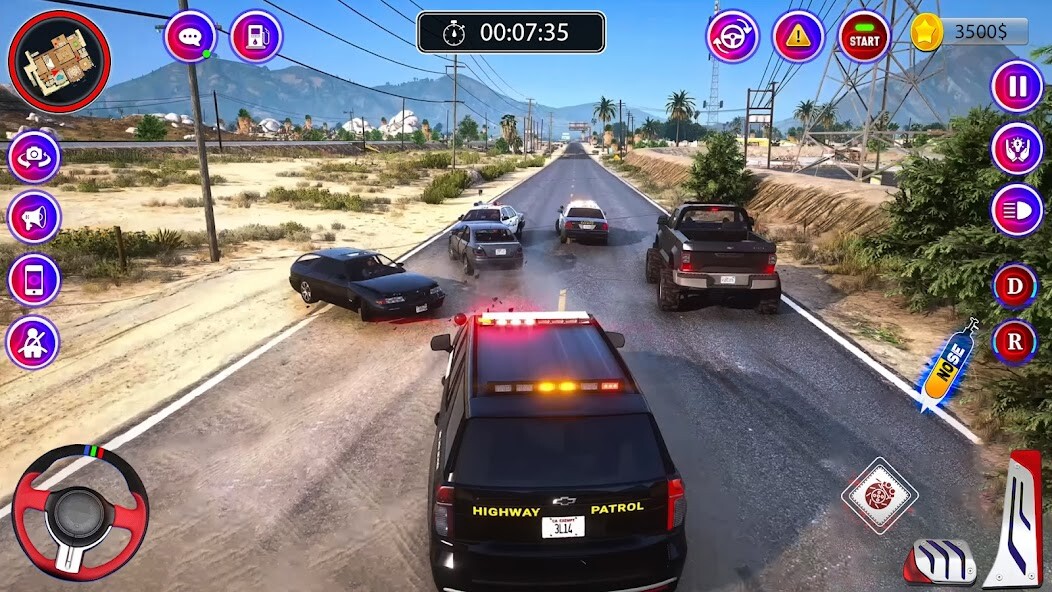Shift into Reverse with the R button
This screenshot has width=1052, height=592.
1014,342
